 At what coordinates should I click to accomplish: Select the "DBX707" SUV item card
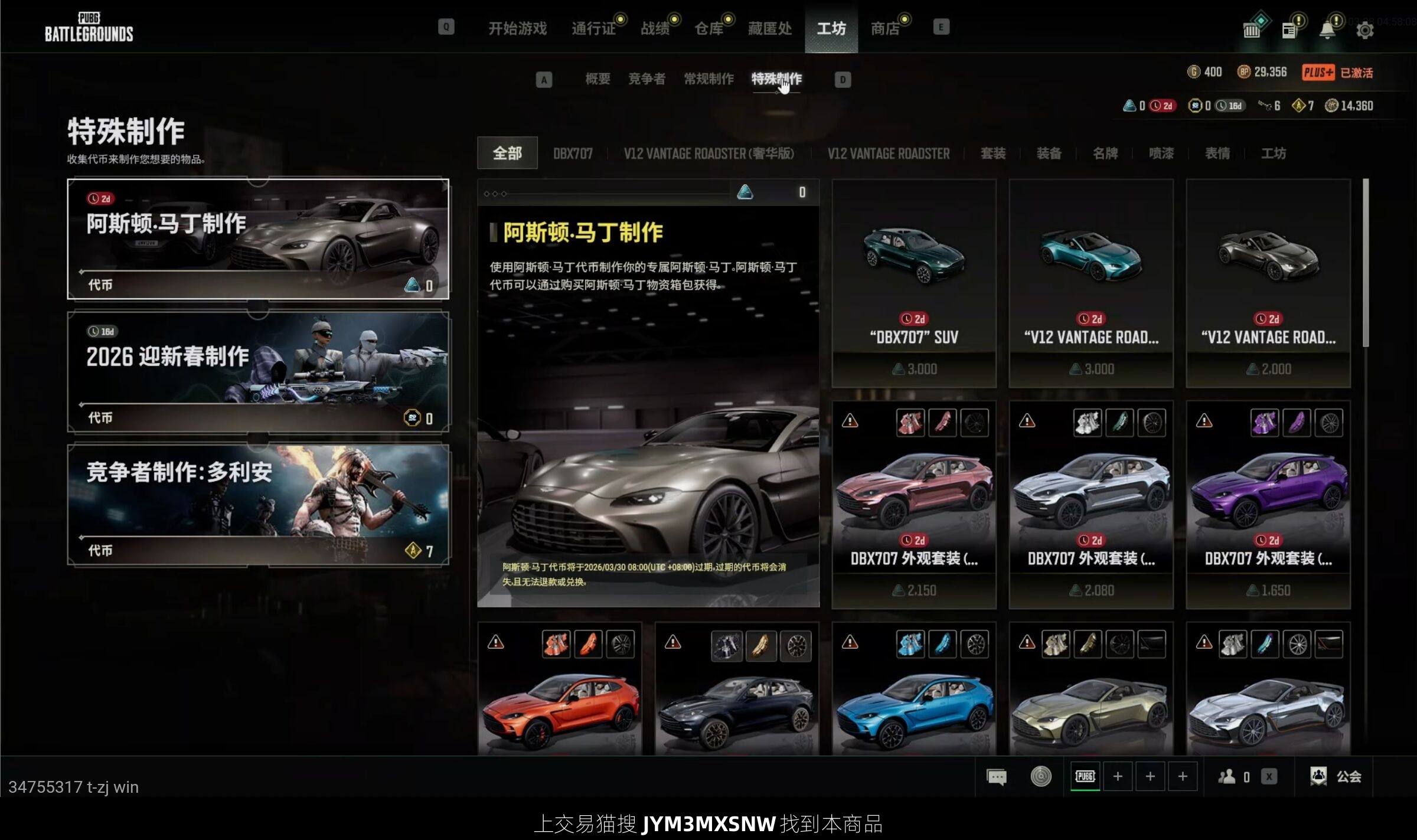point(914,283)
